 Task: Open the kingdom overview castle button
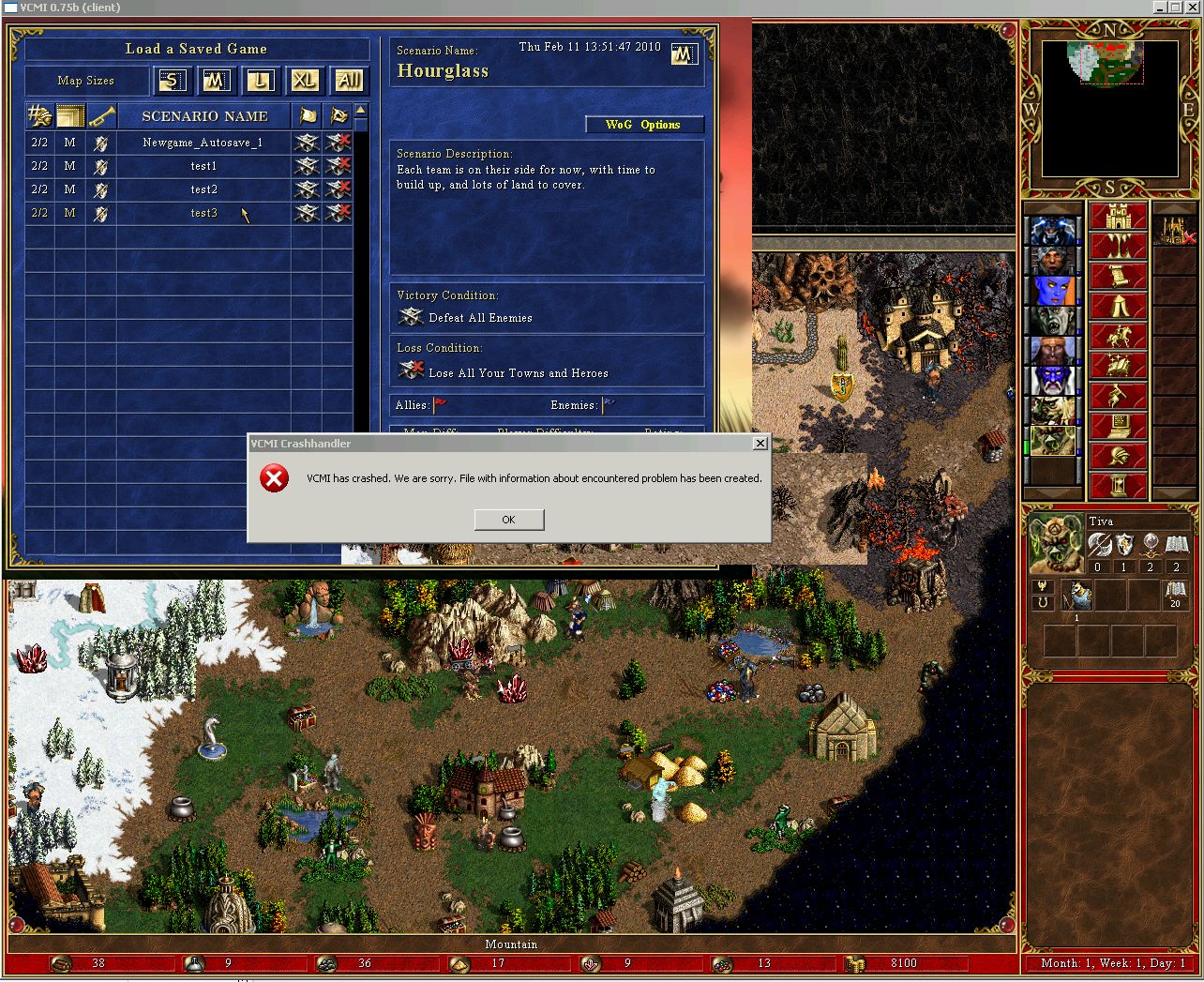pos(1118,218)
